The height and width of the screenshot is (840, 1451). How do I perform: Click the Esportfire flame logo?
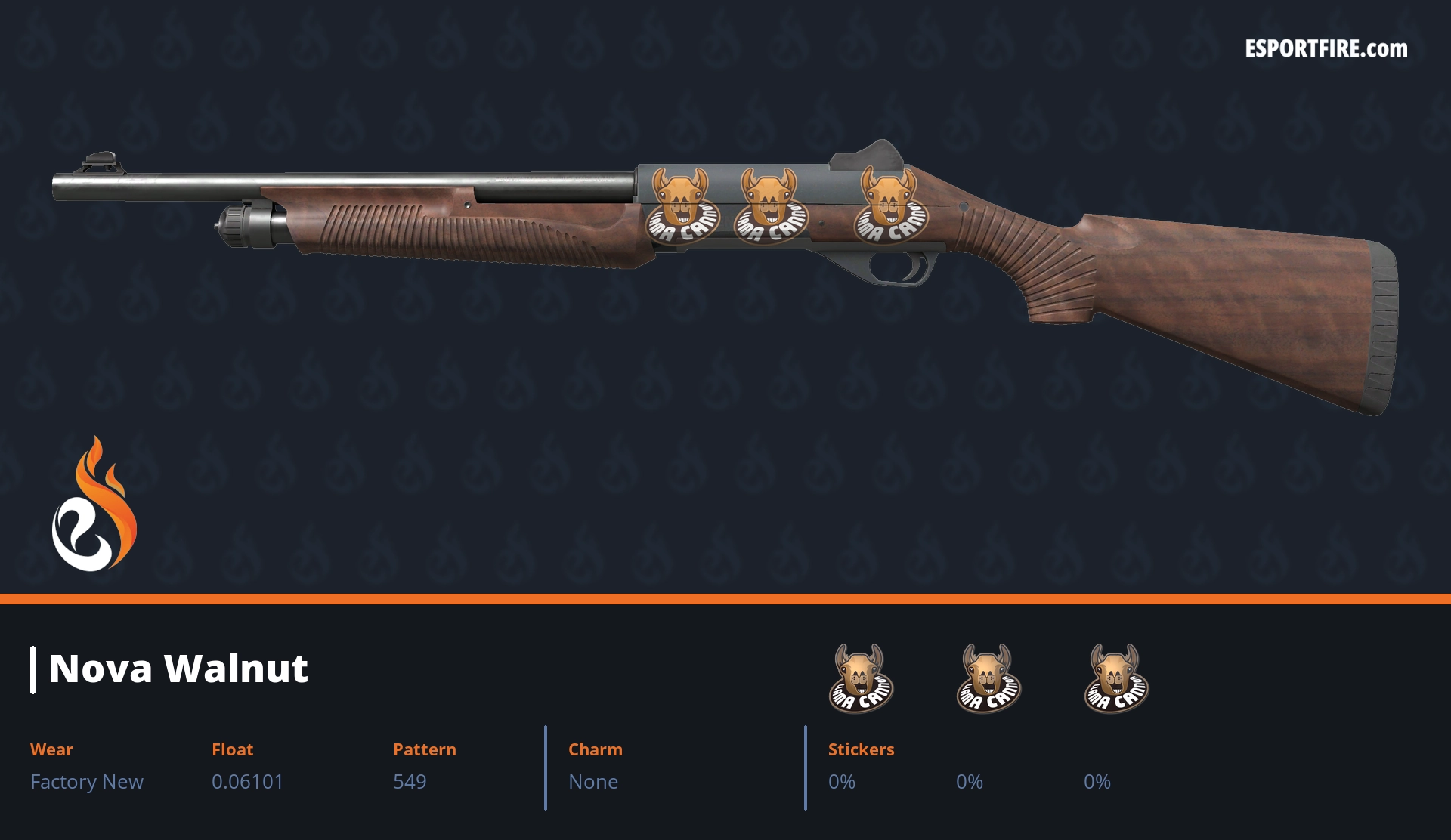[x=94, y=505]
